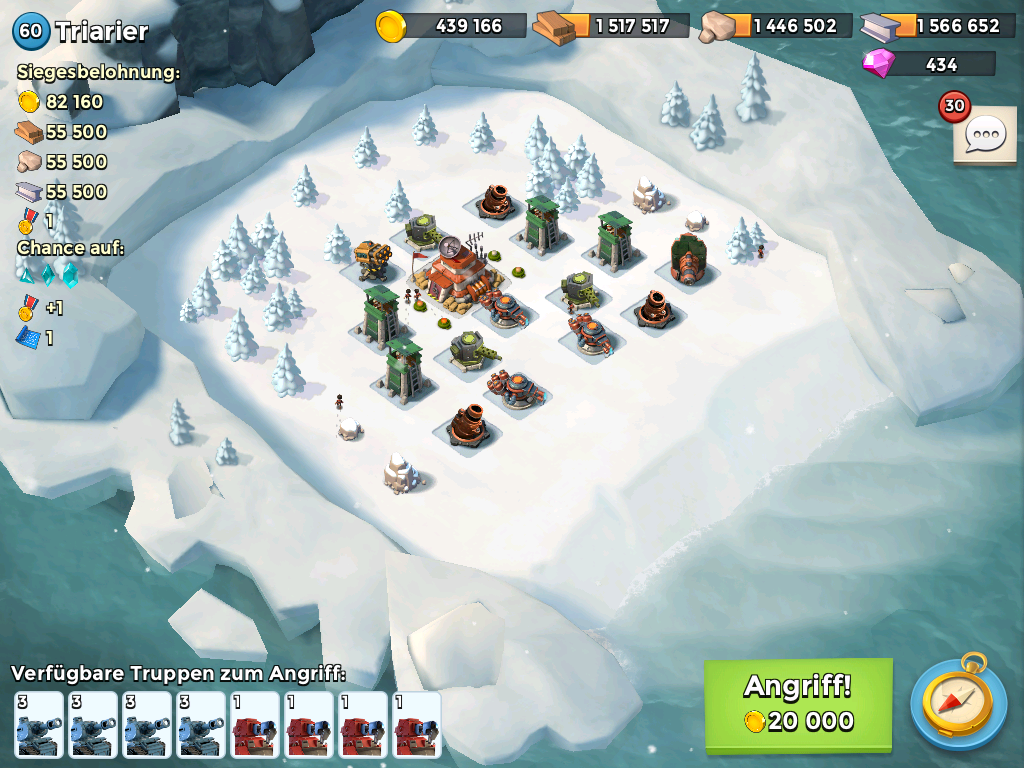Select the wood resource bar
The image size is (1024, 768).
[x=612, y=26]
